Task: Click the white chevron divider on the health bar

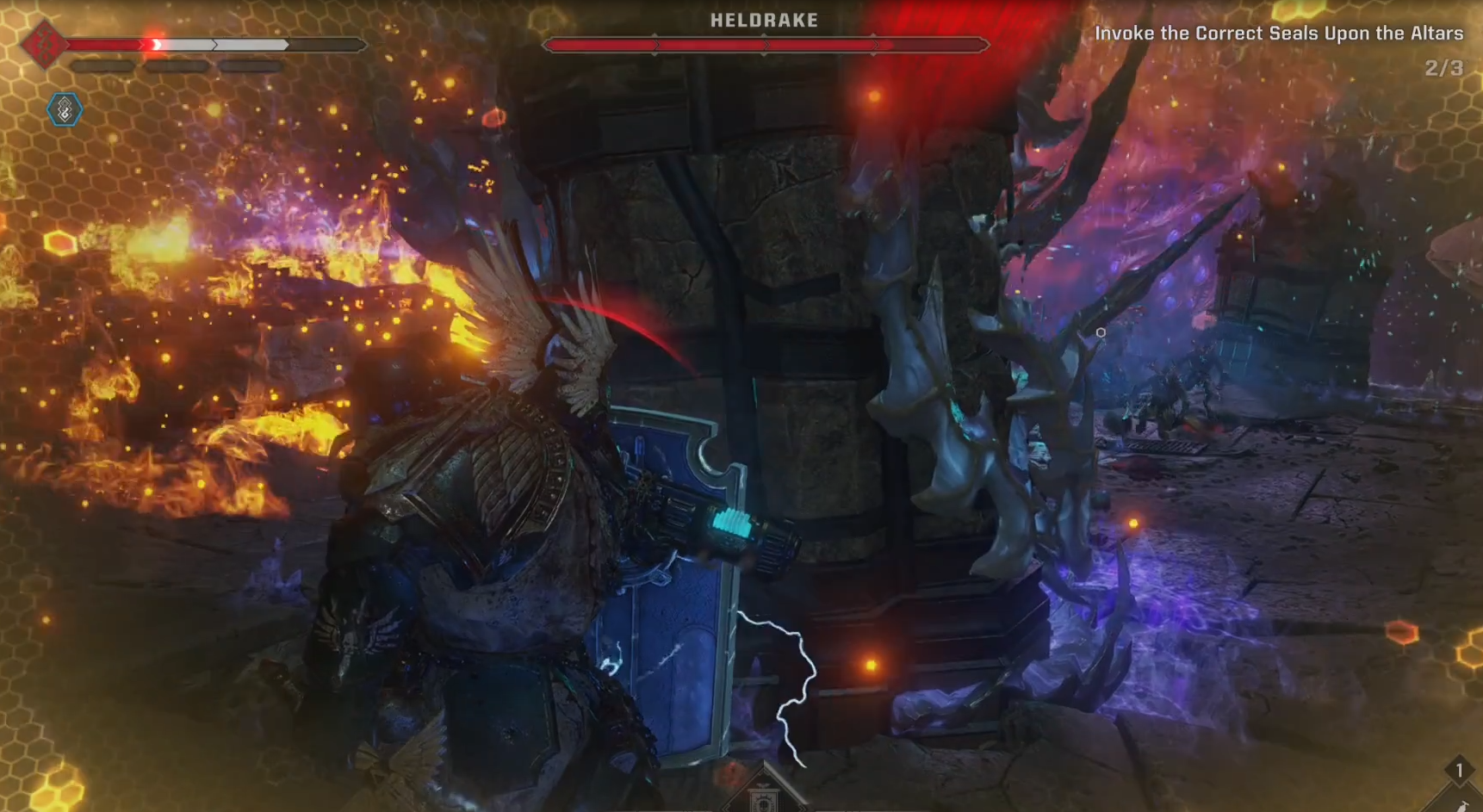Action: tap(214, 44)
